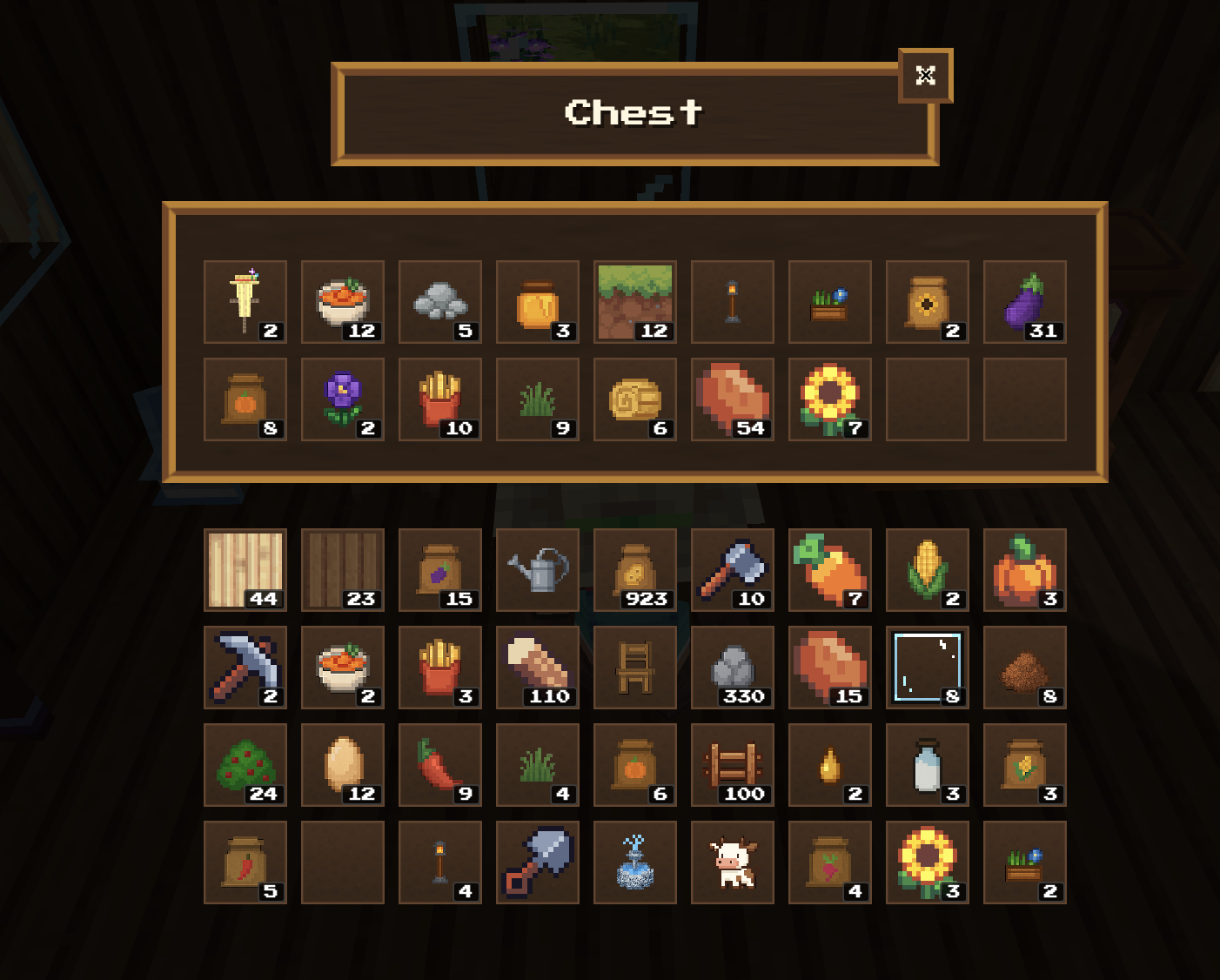This screenshot has height=980, width=1220.
Task: Select the watering can in inventory
Action: [537, 570]
